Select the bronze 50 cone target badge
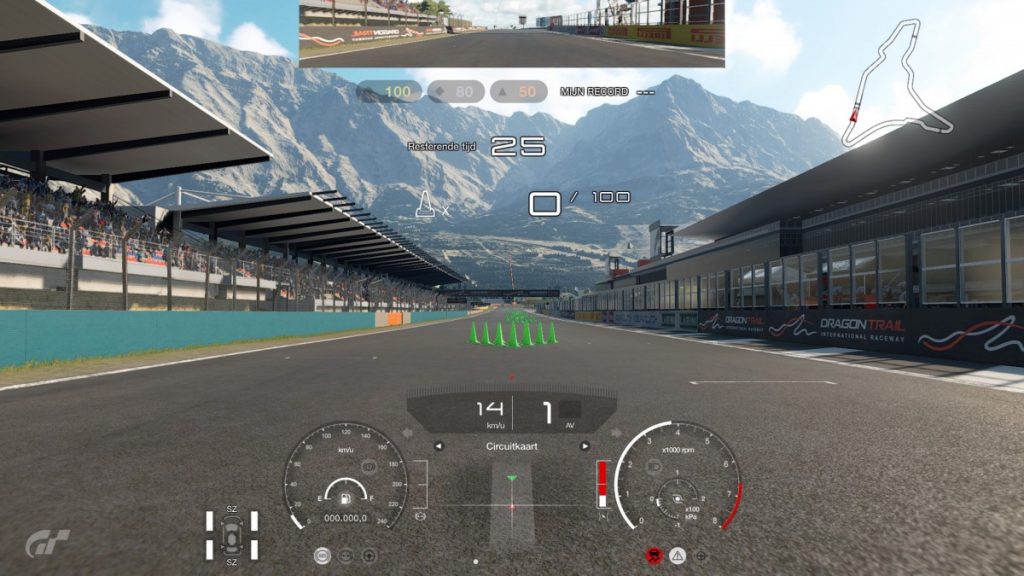1024x576 pixels. pos(518,92)
